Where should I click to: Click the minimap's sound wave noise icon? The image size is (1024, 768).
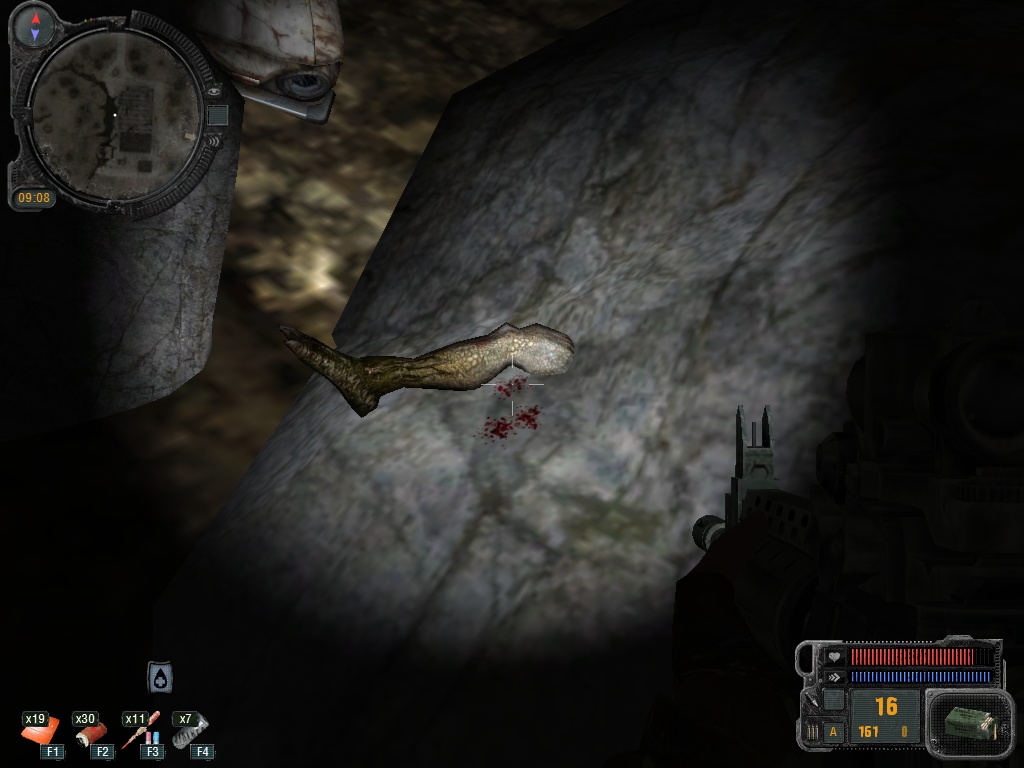point(211,141)
